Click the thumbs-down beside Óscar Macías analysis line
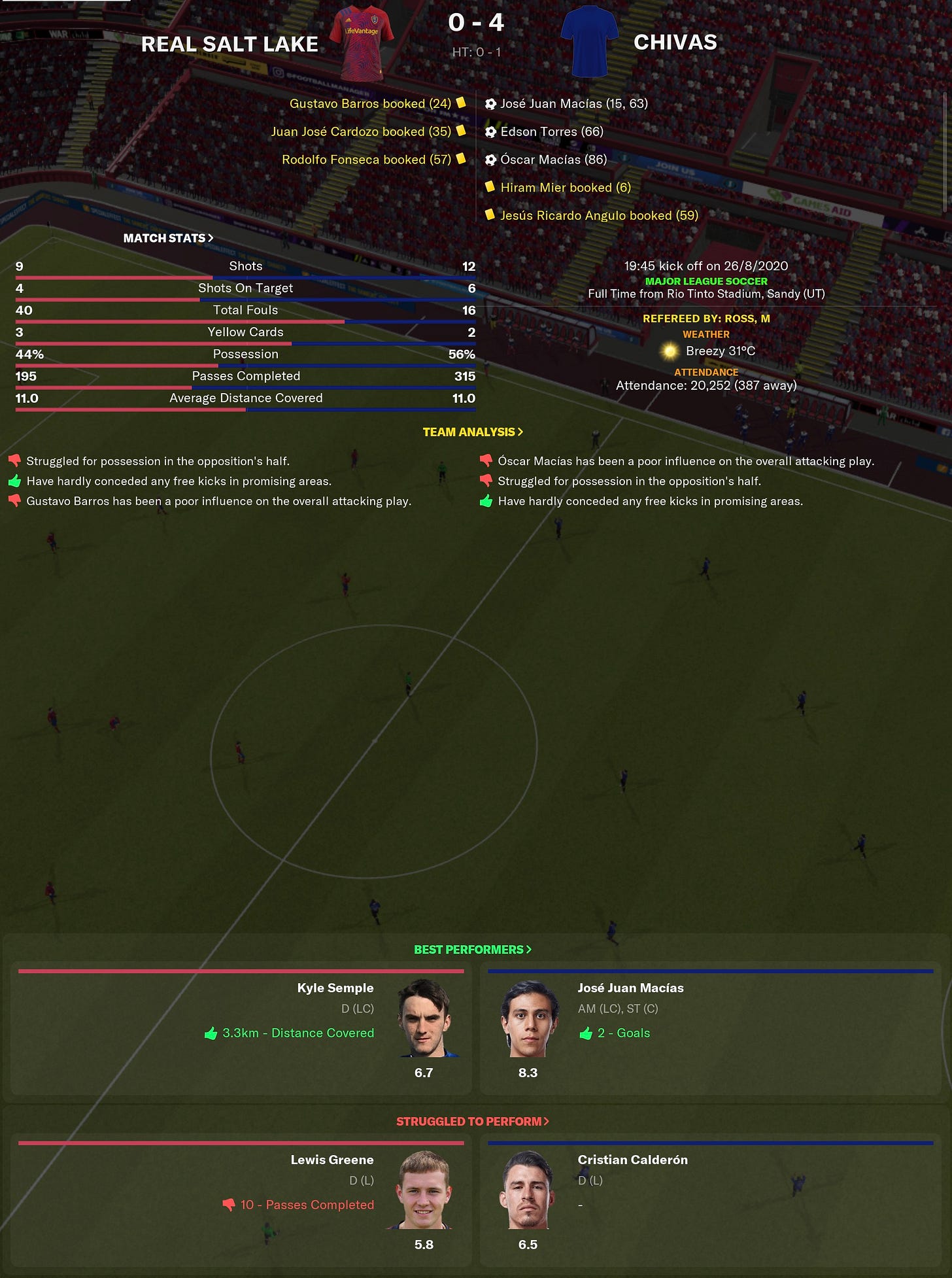This screenshot has height=1278, width=952. tap(485, 460)
